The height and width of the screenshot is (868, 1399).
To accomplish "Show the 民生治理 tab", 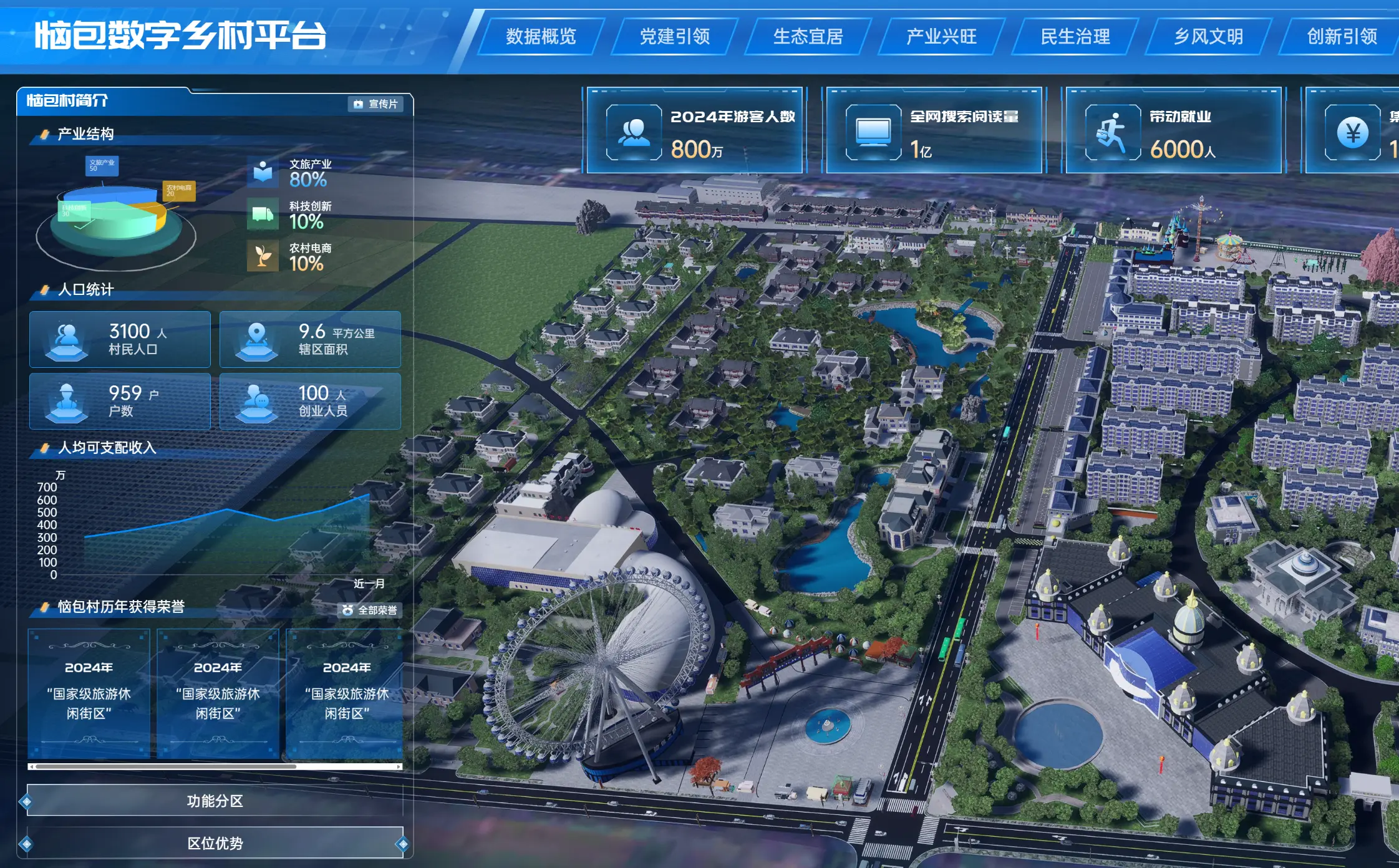I will (x=1075, y=37).
